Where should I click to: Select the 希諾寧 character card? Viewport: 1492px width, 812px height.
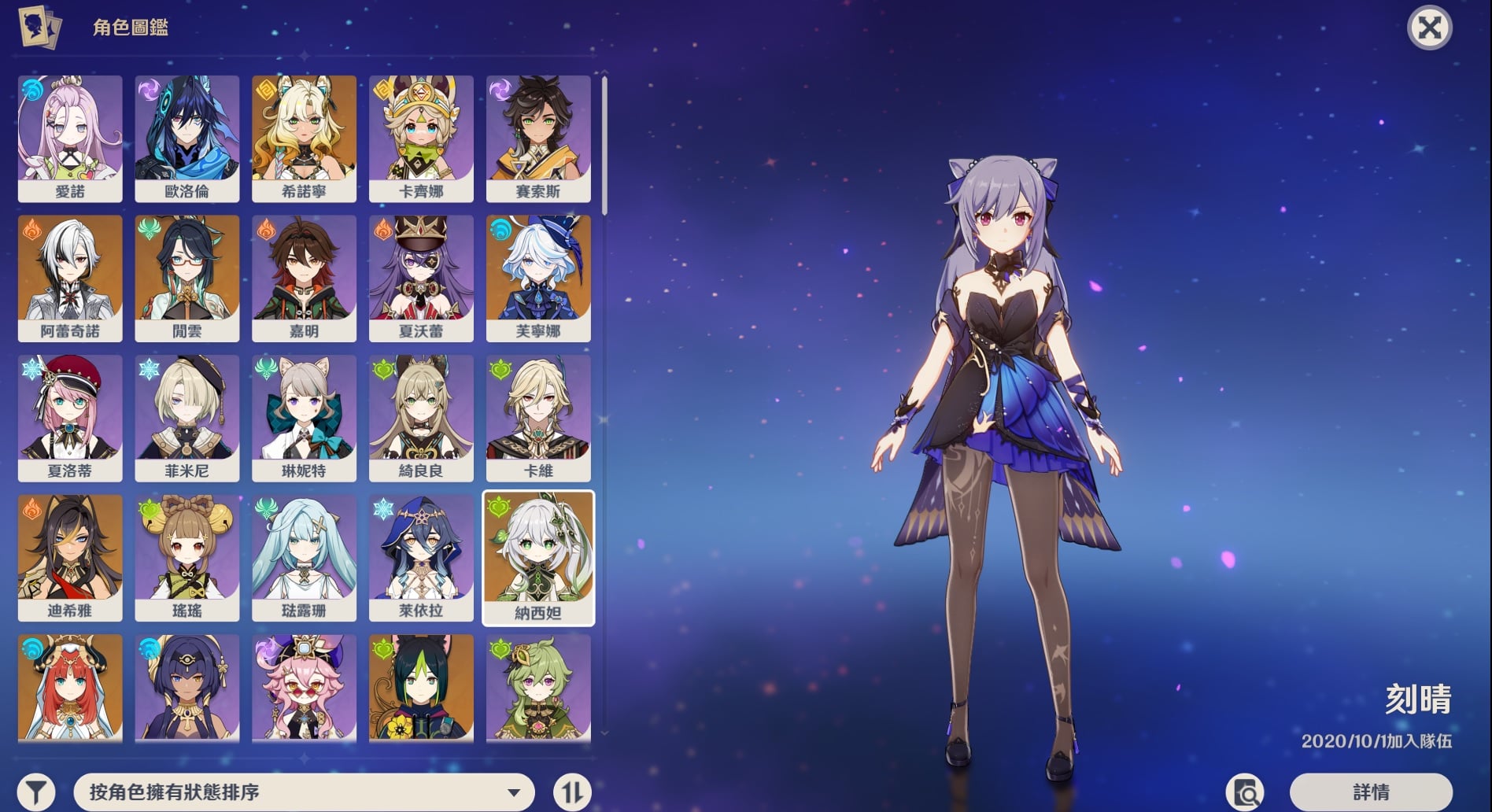(304, 138)
